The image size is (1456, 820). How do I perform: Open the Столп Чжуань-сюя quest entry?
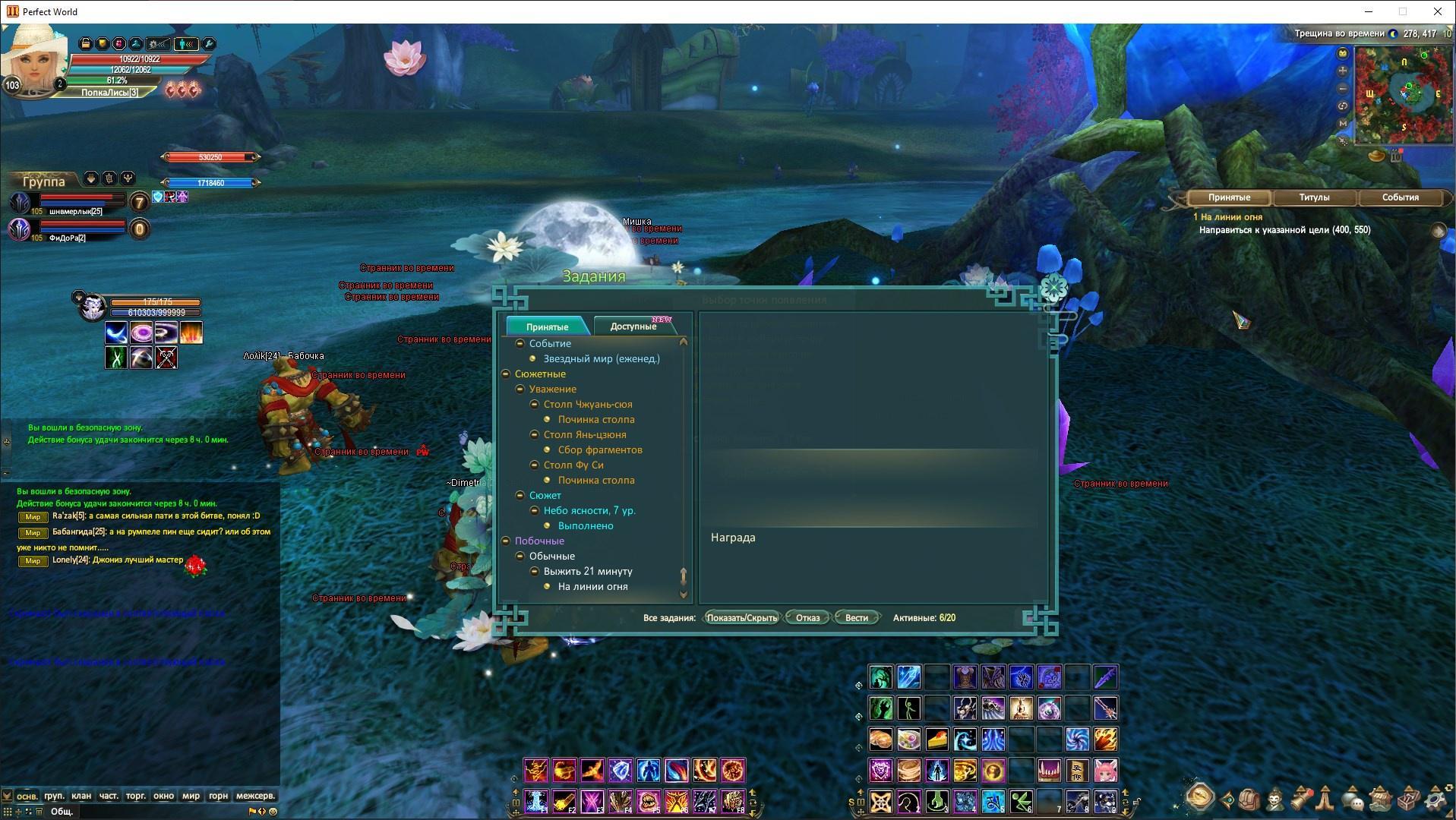pyautogui.click(x=587, y=404)
